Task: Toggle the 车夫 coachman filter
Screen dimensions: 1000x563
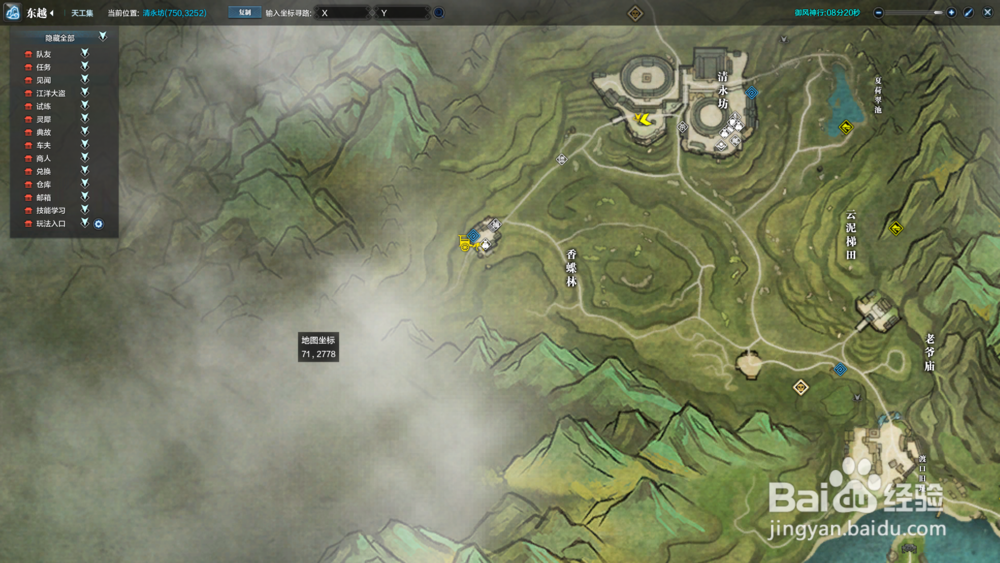Action: coord(85,145)
